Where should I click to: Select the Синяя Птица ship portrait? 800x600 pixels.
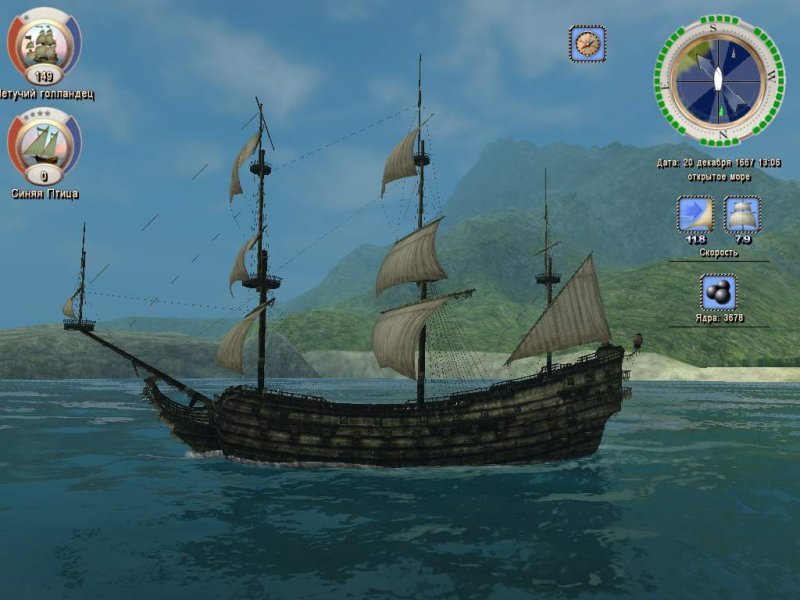coord(44,143)
